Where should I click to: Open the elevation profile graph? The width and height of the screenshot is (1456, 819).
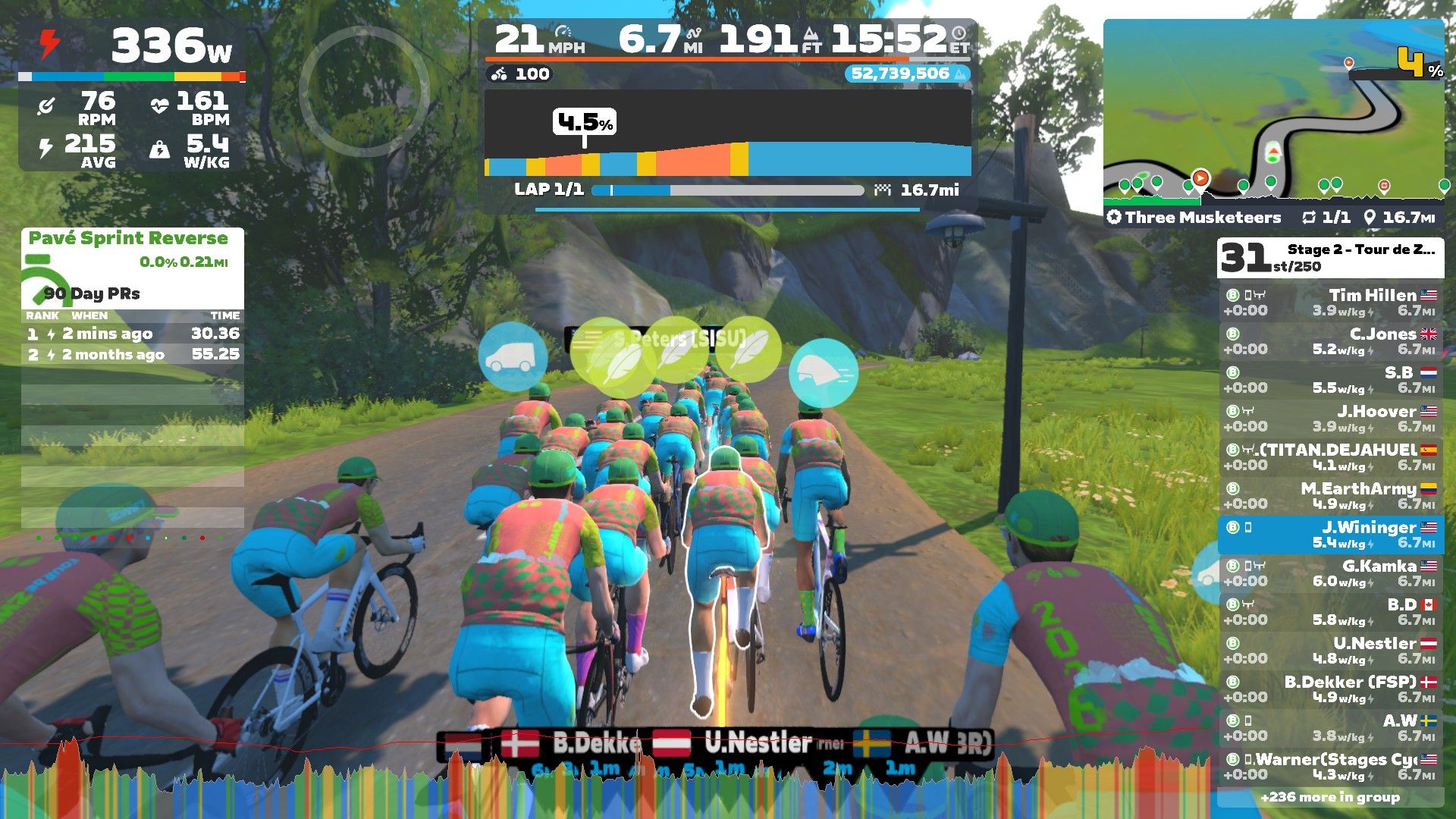click(x=728, y=136)
